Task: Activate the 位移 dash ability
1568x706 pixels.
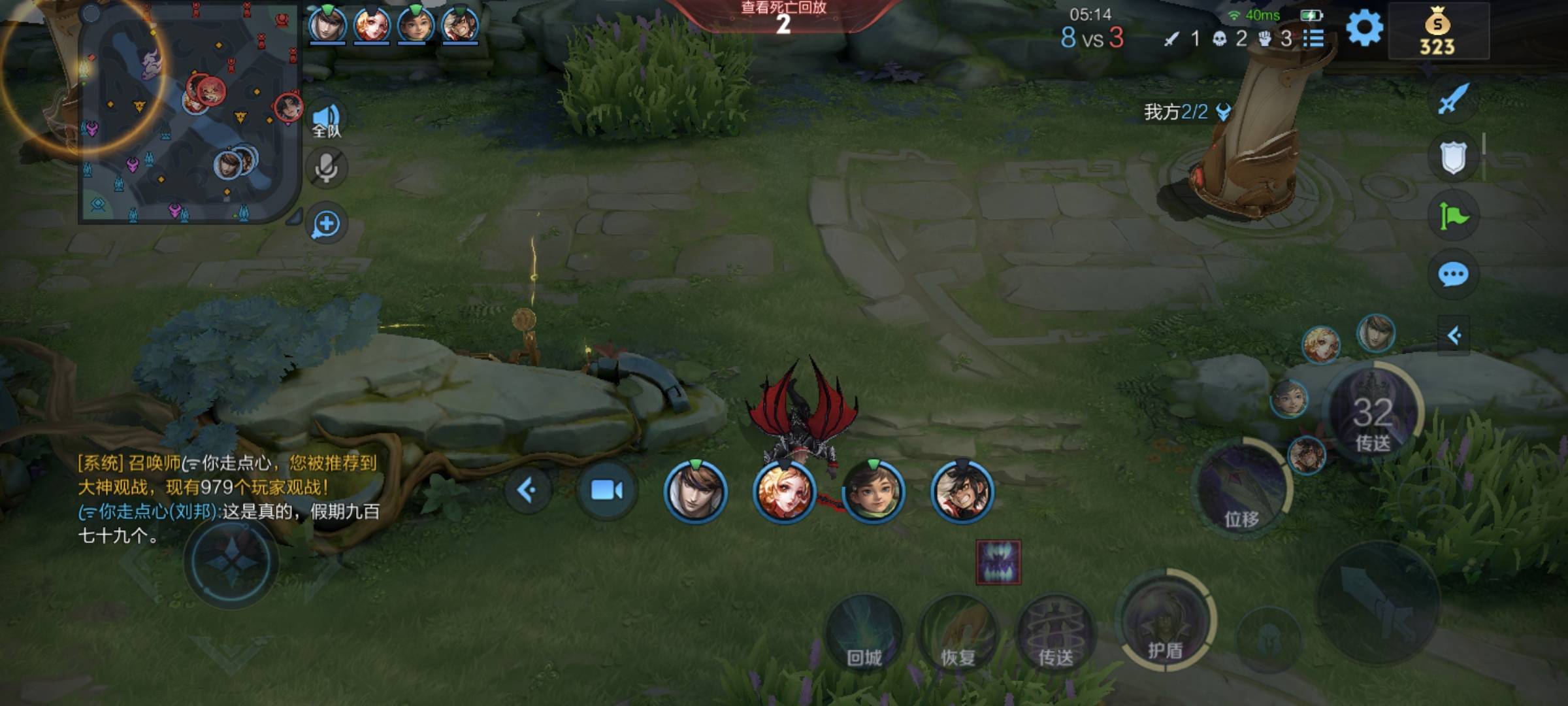Action: point(1241,490)
